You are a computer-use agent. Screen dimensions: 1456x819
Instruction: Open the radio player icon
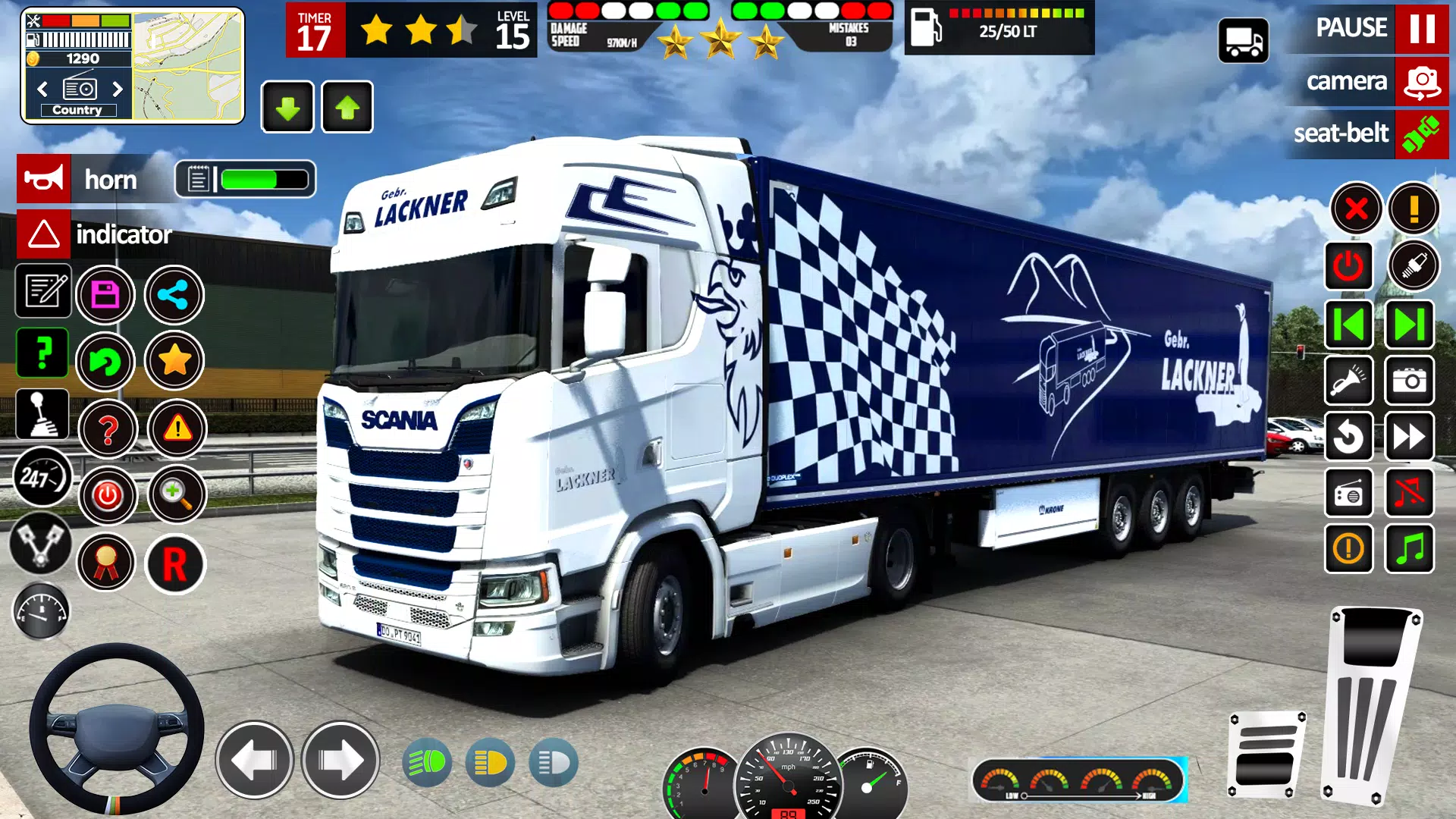tap(1349, 494)
